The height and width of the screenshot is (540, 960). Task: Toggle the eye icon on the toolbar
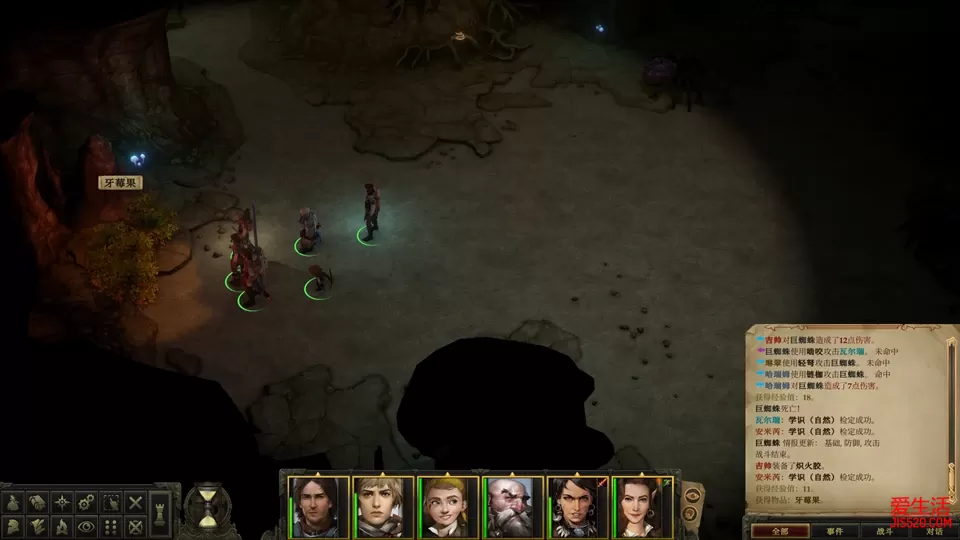[x=86, y=525]
